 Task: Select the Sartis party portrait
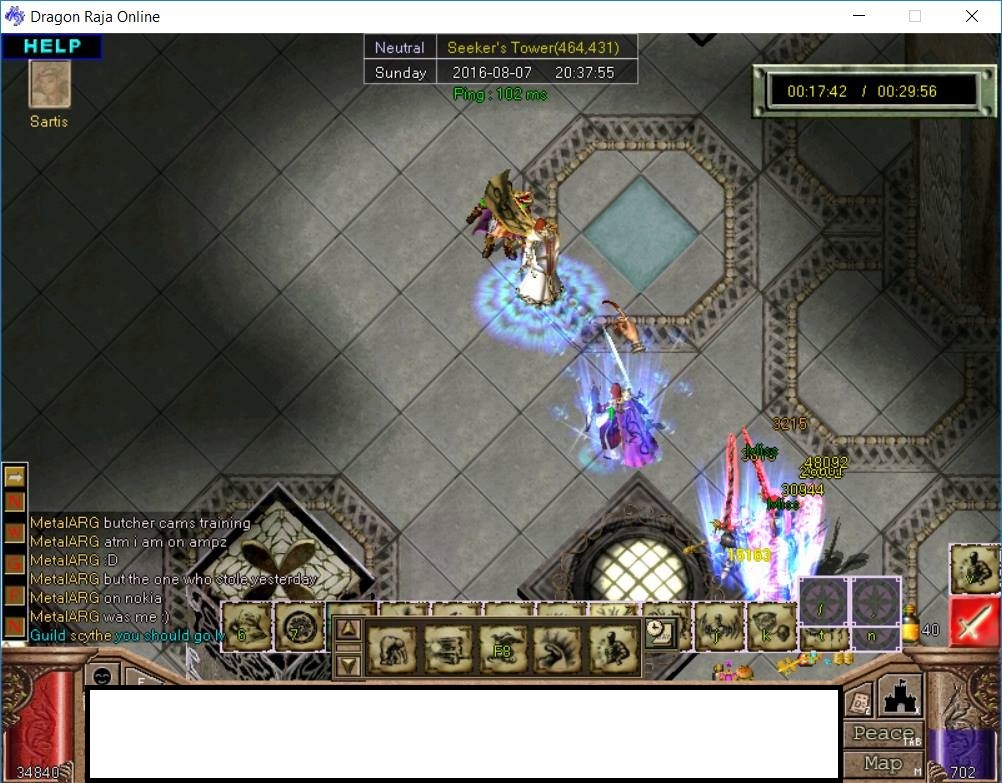click(49, 85)
